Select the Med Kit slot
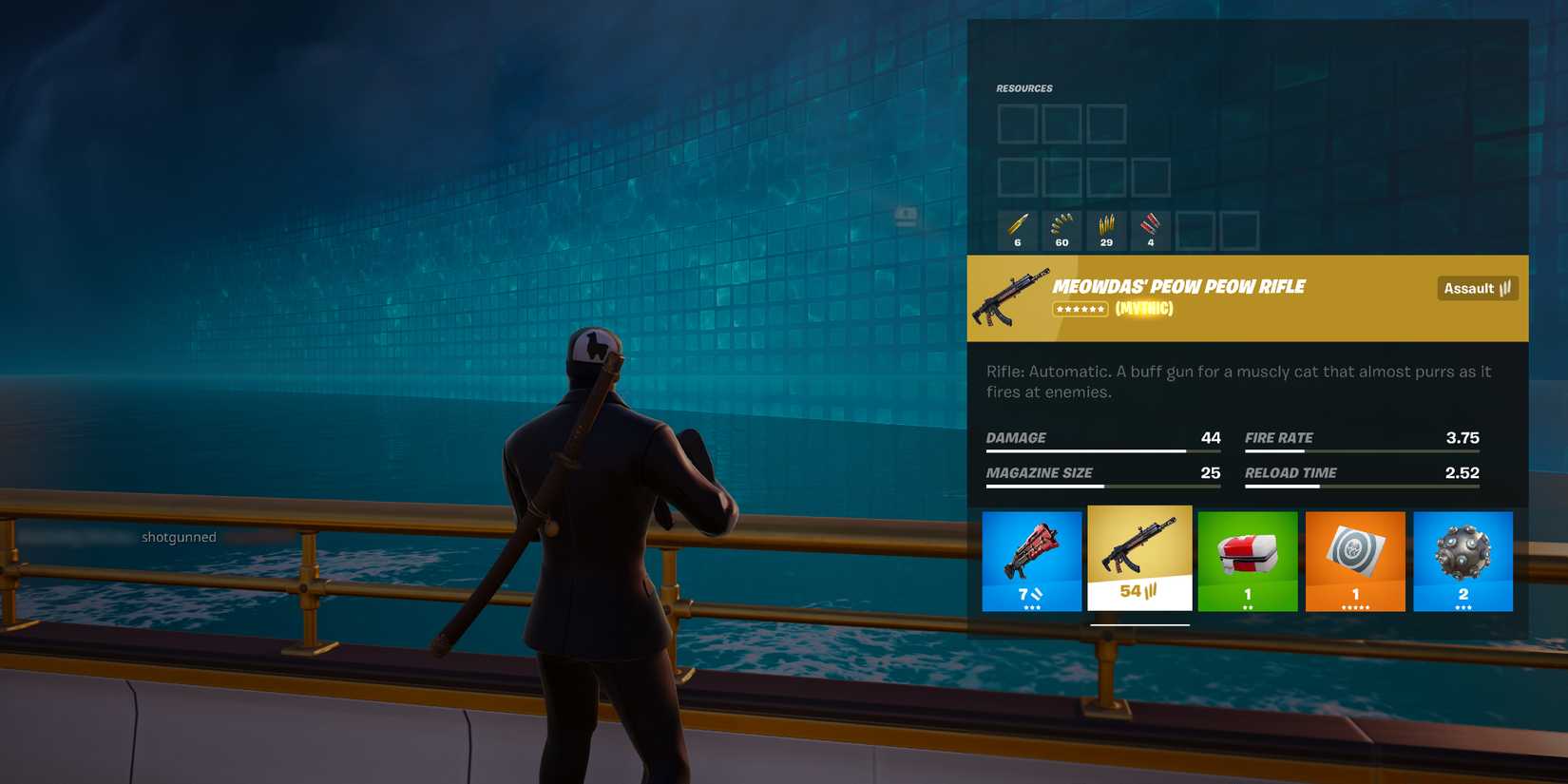The height and width of the screenshot is (784, 1568). (1248, 561)
